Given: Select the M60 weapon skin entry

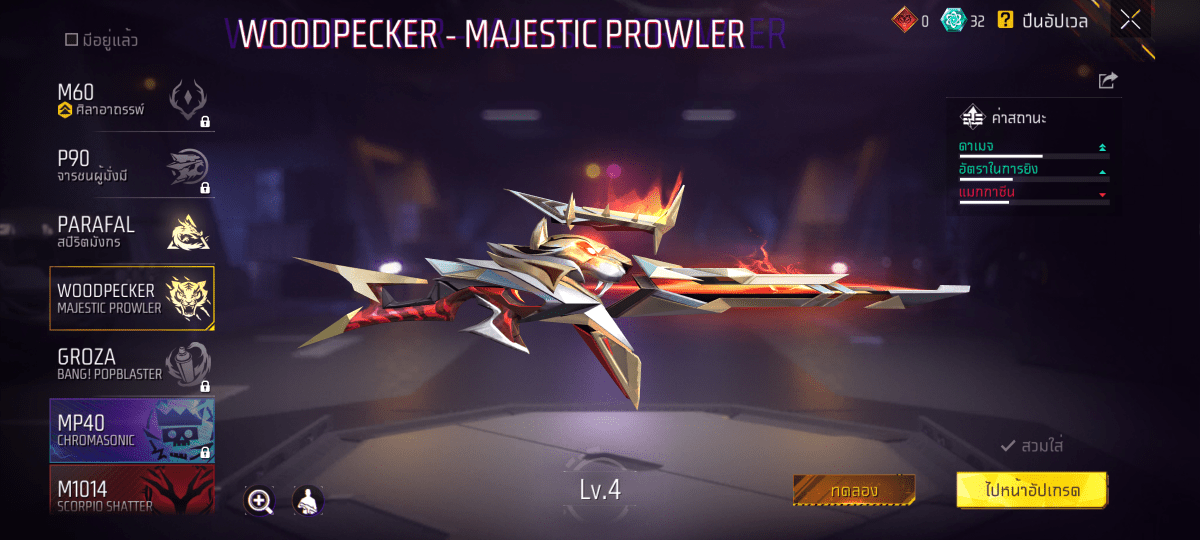Looking at the screenshot, I should (132, 101).
